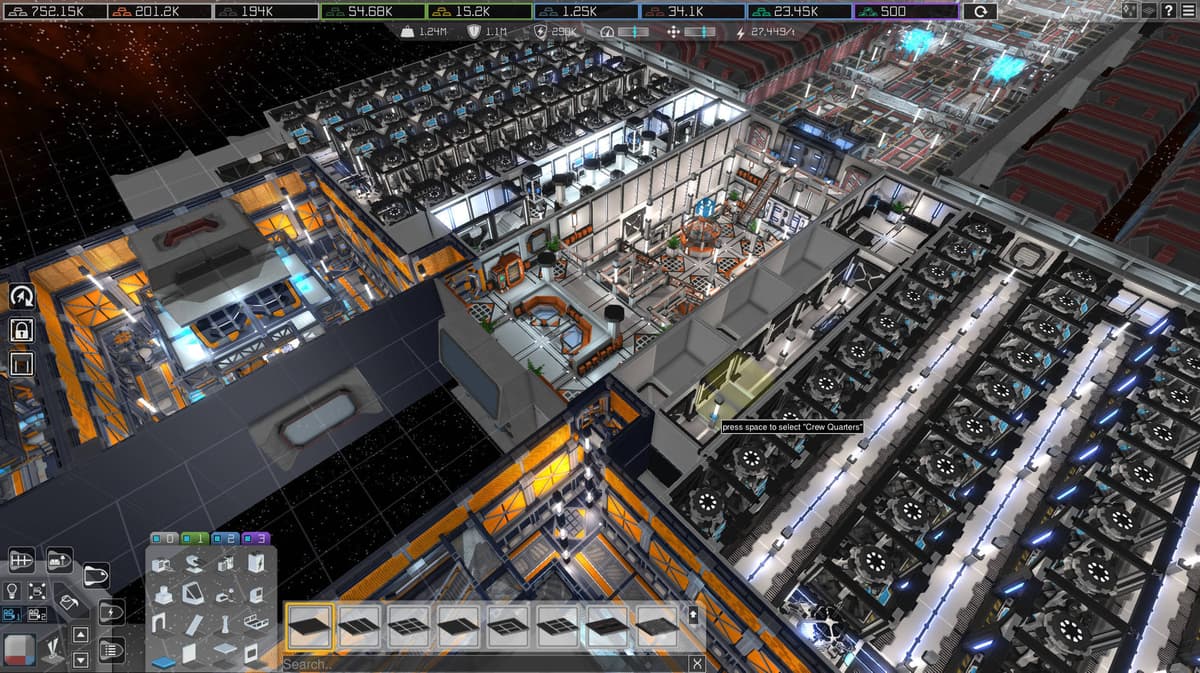Click the red and white color swatch

coord(19,649)
